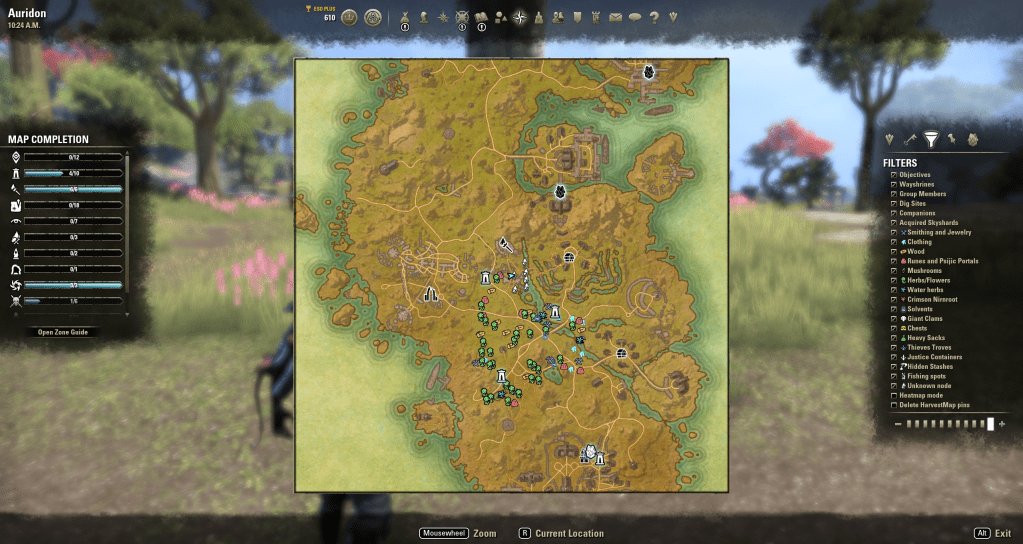Open the Mail envelope menu

(x=615, y=17)
